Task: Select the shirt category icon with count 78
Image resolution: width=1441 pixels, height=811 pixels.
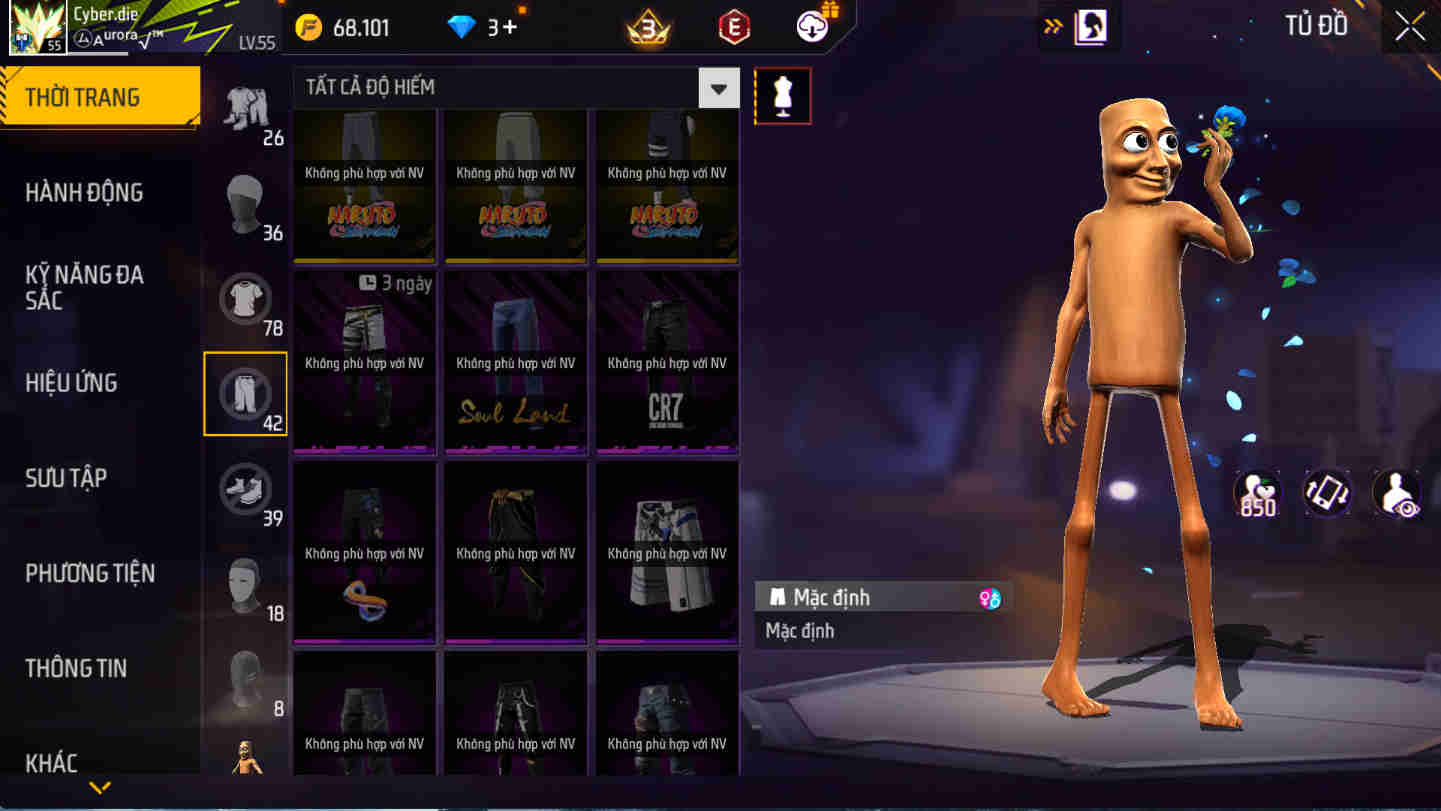Action: coord(246,298)
